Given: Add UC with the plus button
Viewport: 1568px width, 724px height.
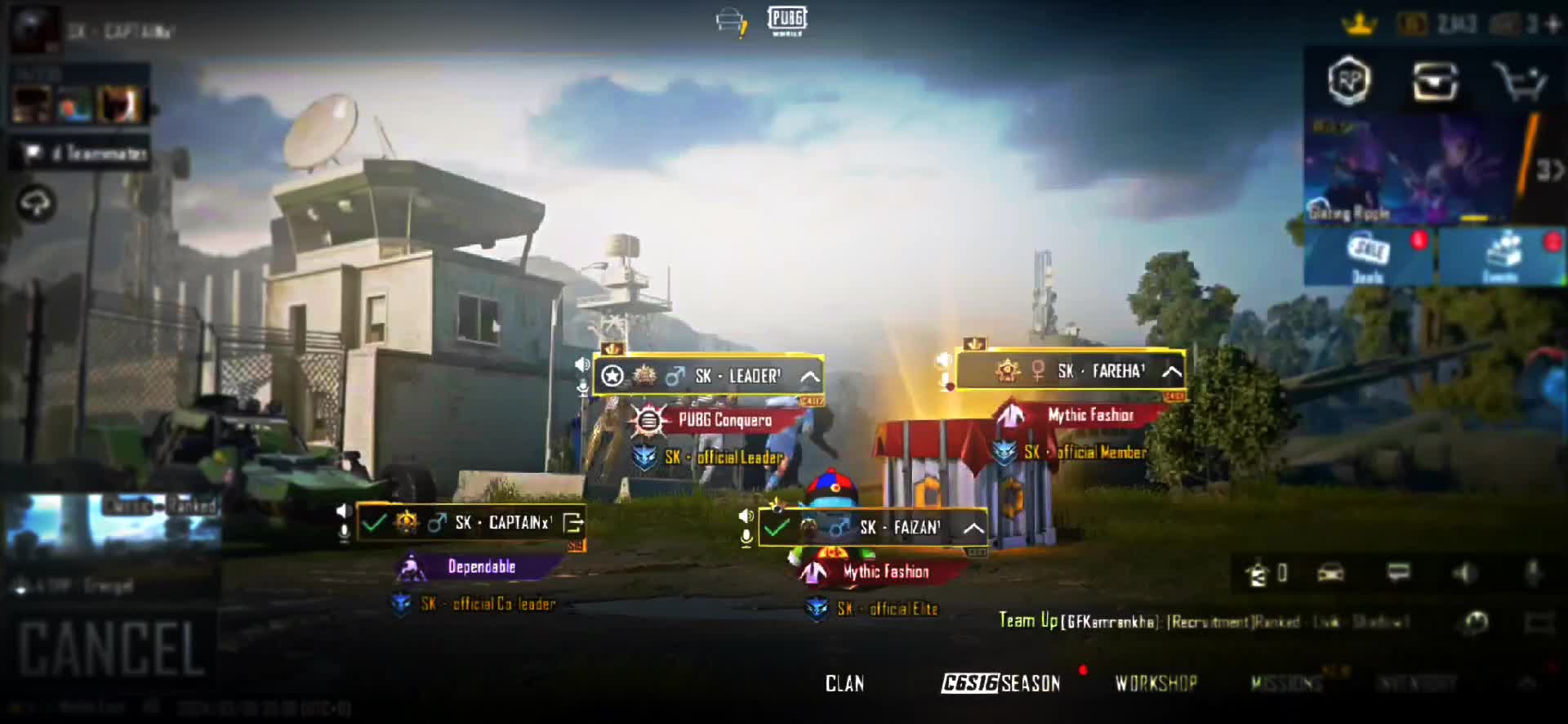Looking at the screenshot, I should coord(1554,25).
